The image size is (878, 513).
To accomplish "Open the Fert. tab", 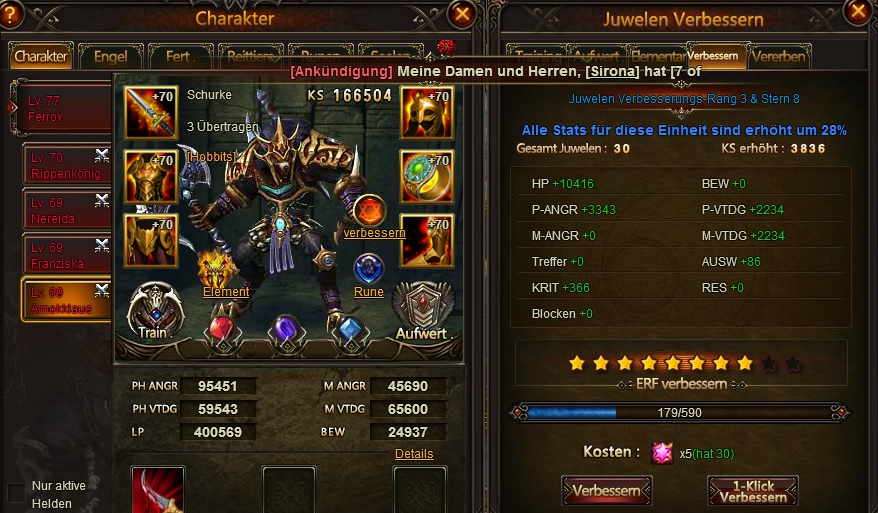I will pyautogui.click(x=179, y=56).
